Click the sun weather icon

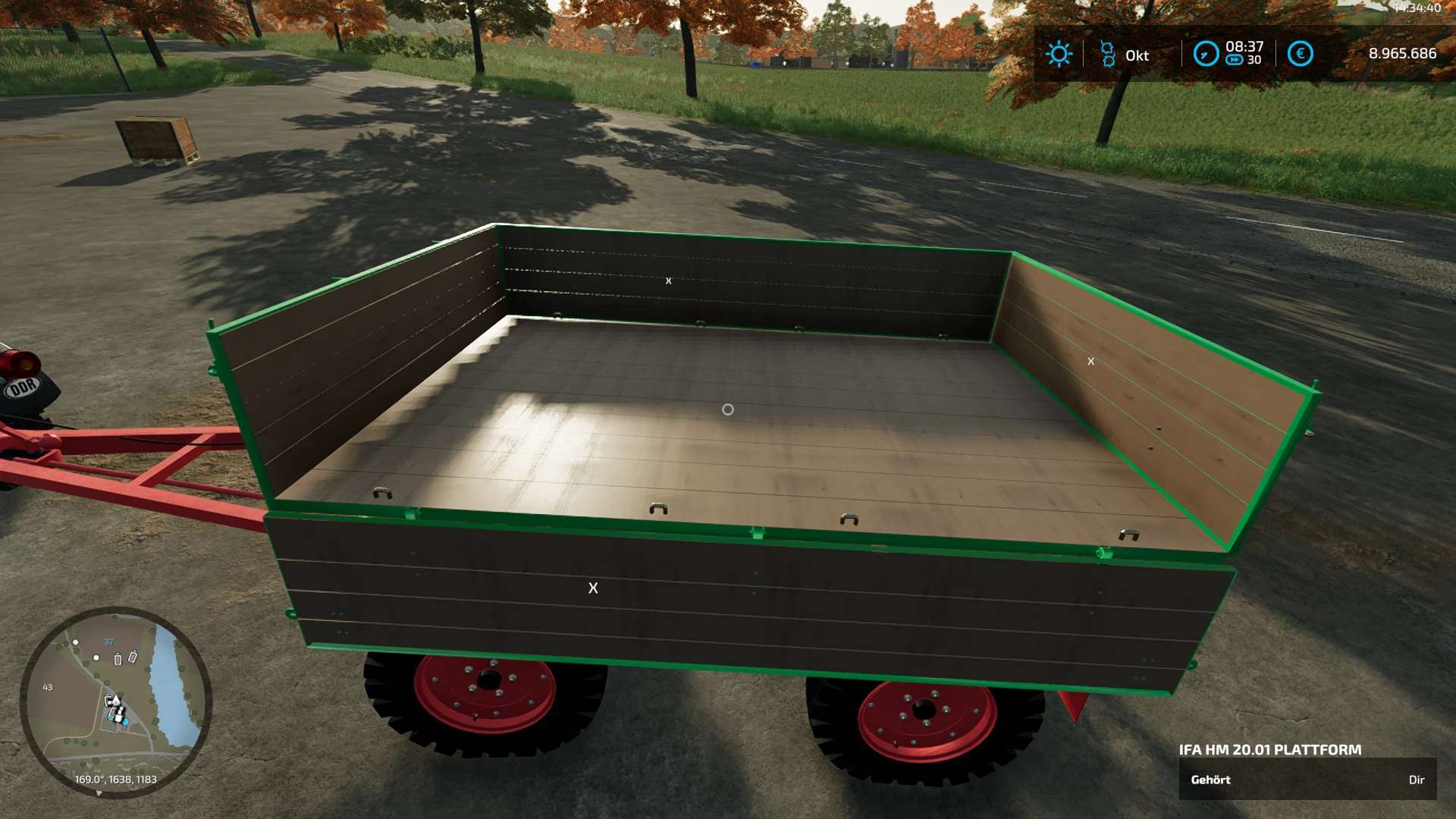click(1059, 54)
